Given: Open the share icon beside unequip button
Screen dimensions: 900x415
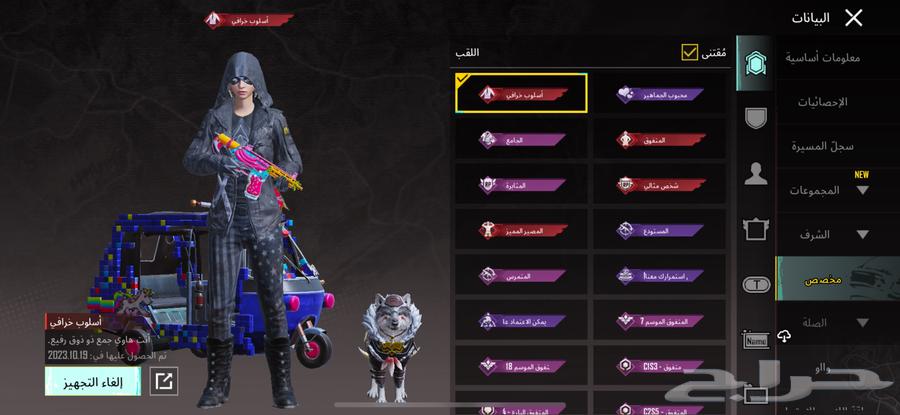Looking at the screenshot, I should coord(164,380).
